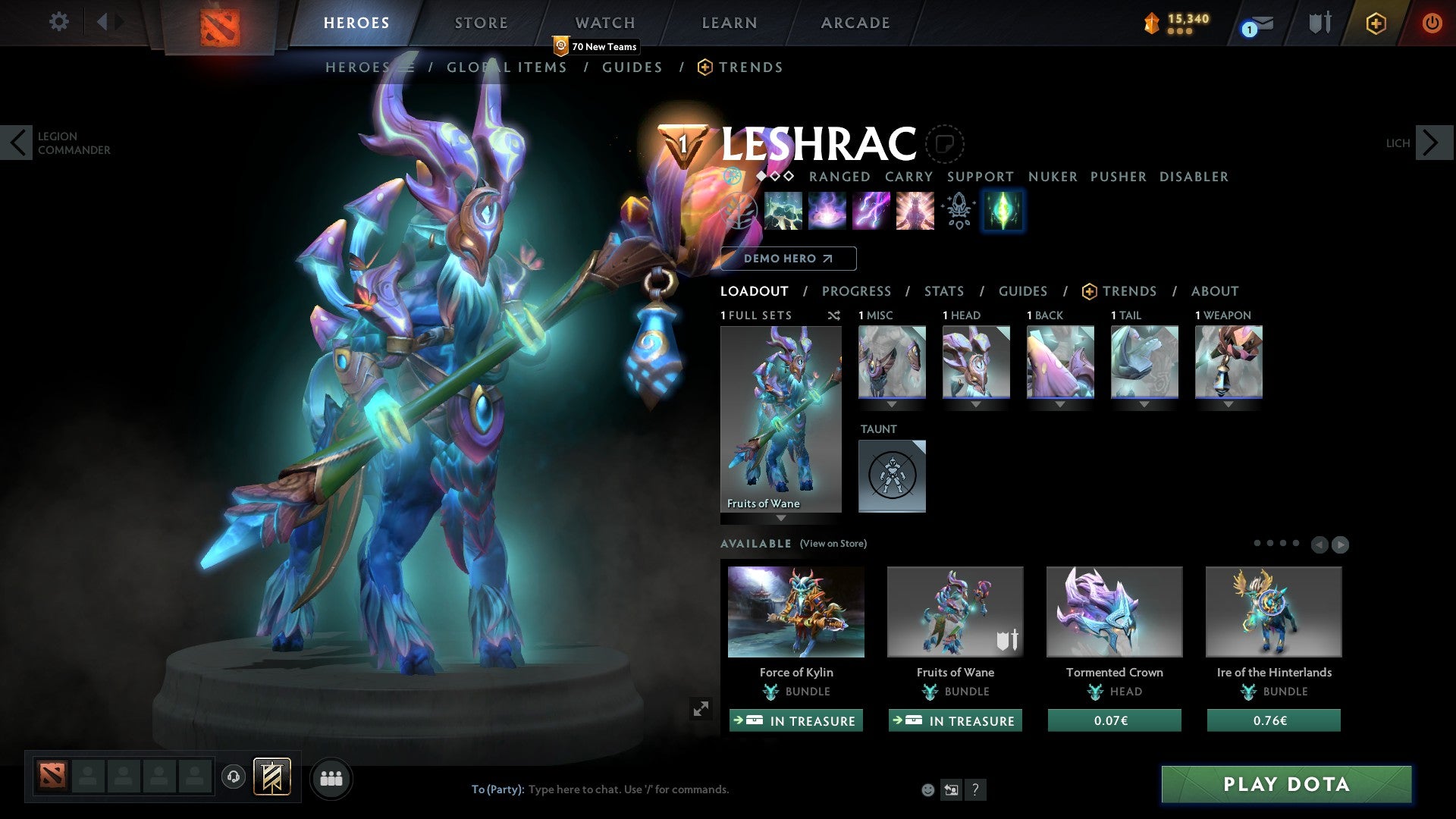Open the Aghanim's Scepter upgrade icon
The image size is (1456, 819).
point(957,211)
